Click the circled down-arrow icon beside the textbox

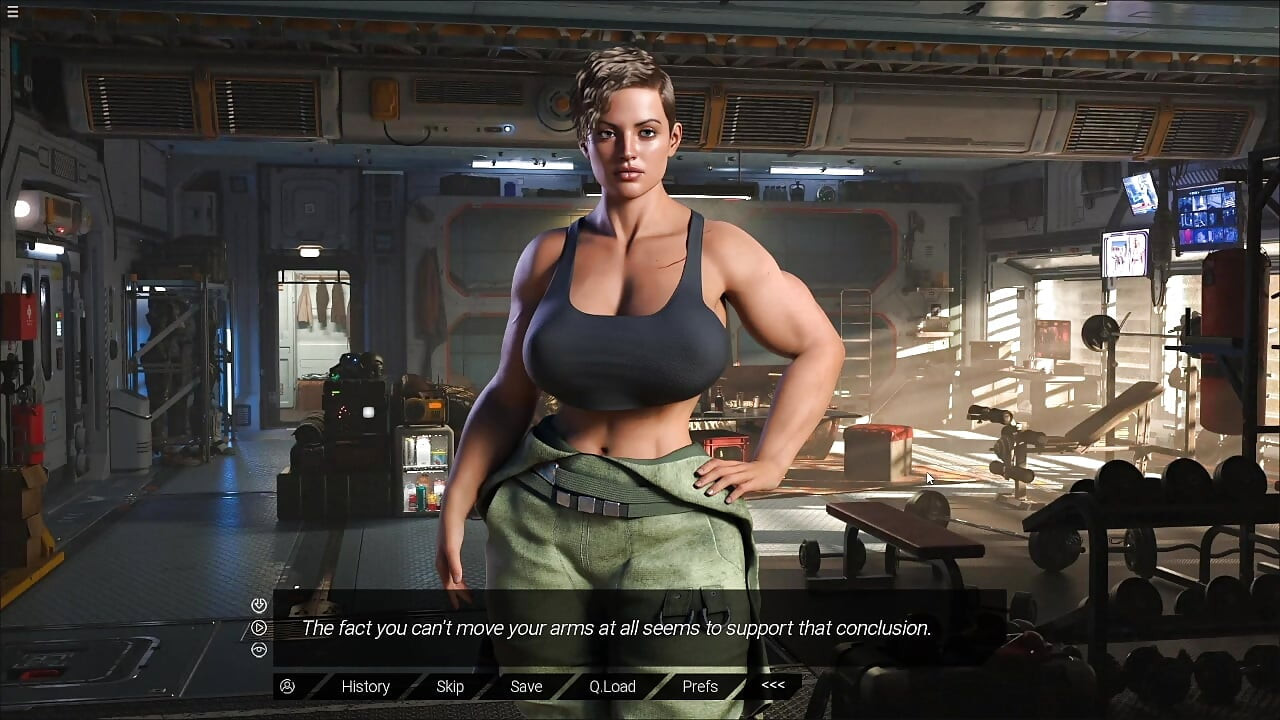pos(259,605)
